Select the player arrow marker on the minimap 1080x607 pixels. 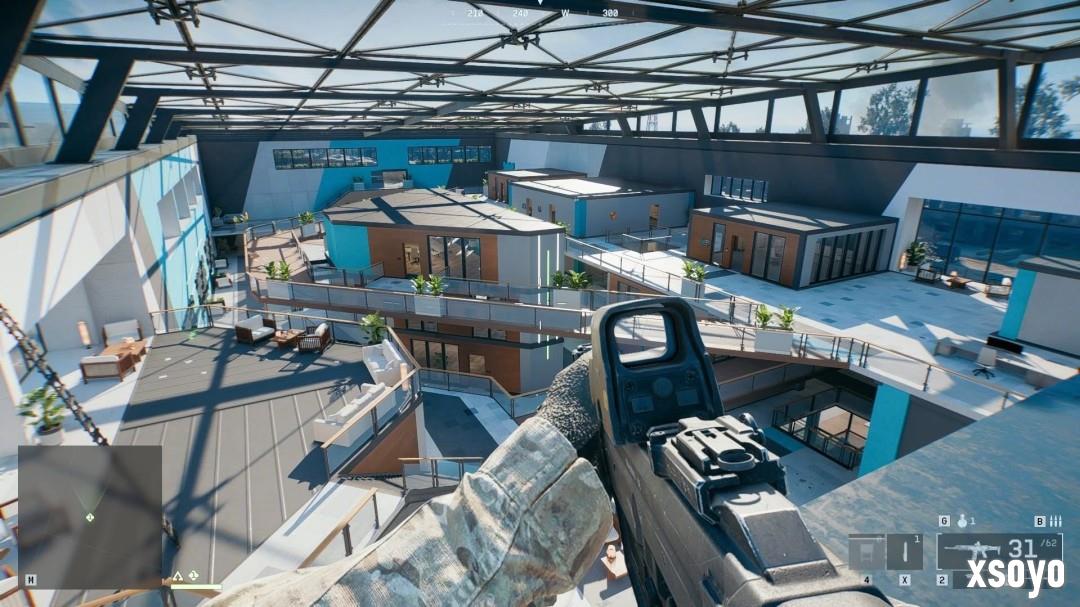point(90,517)
